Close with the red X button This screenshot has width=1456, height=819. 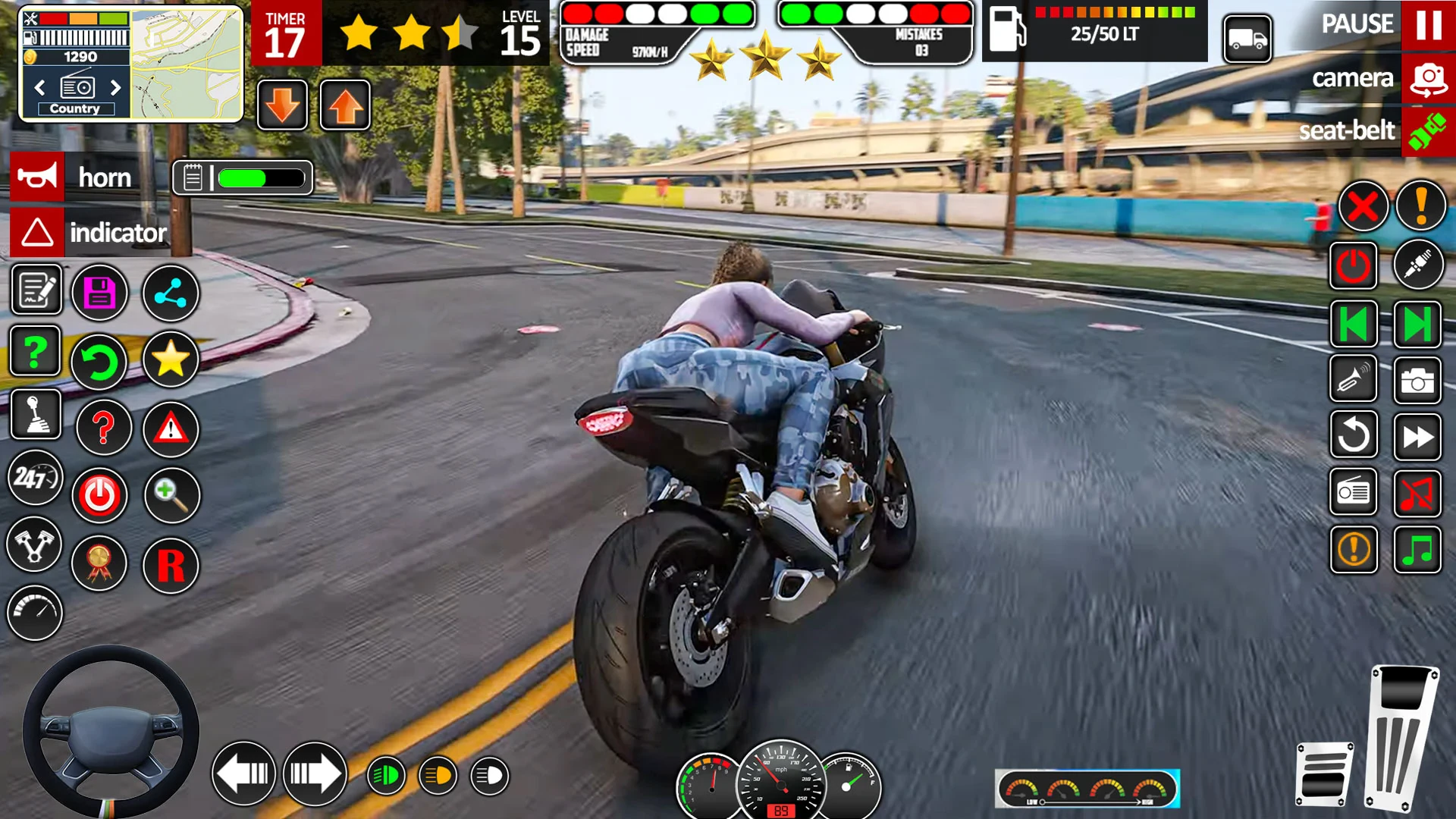(x=1363, y=206)
